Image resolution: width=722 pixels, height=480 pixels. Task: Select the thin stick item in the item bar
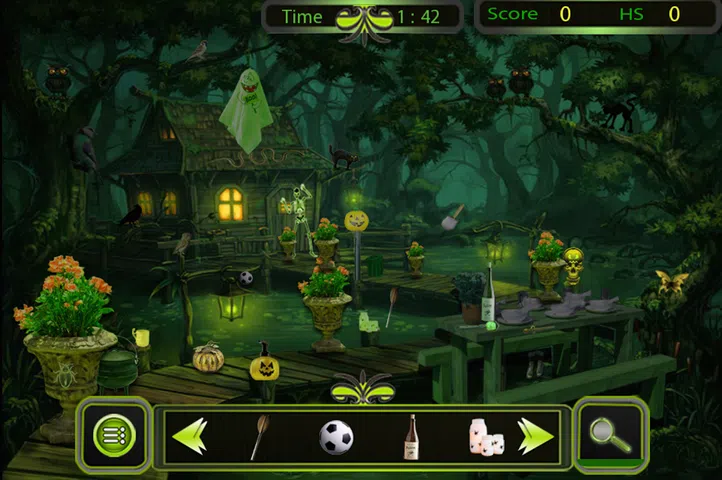[259, 437]
